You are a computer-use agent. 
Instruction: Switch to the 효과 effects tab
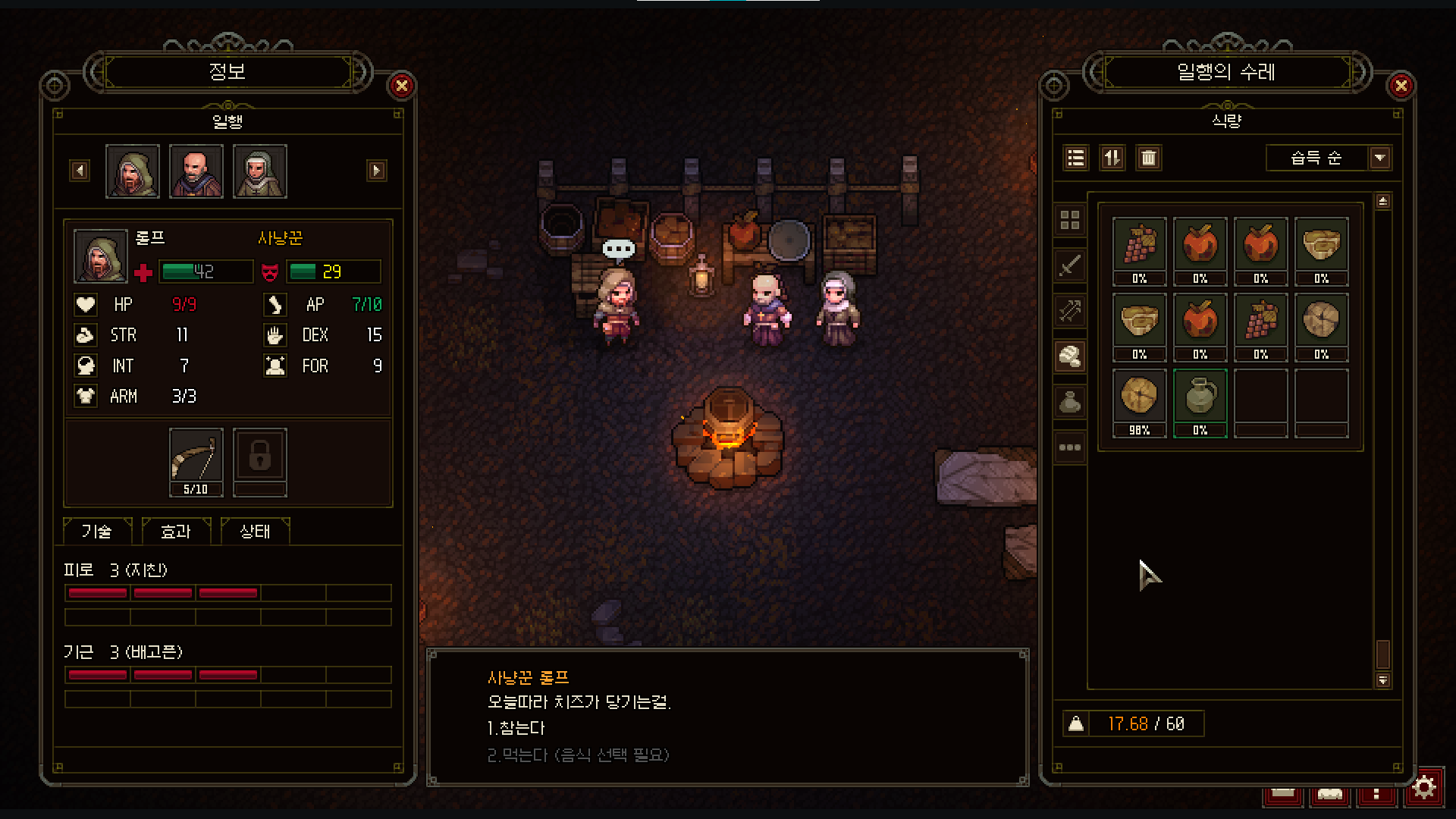tap(176, 532)
